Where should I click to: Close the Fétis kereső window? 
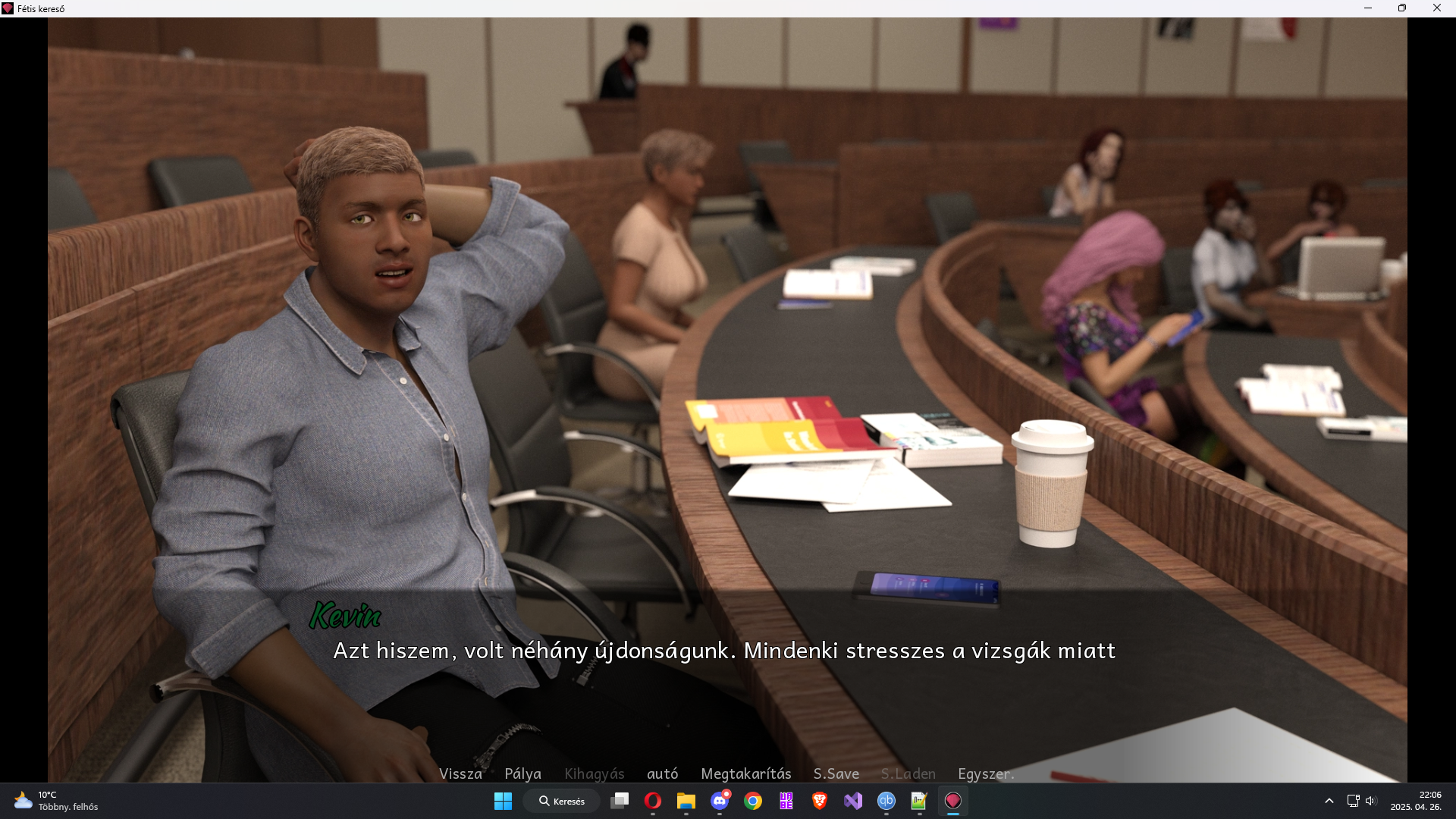pos(1436,8)
